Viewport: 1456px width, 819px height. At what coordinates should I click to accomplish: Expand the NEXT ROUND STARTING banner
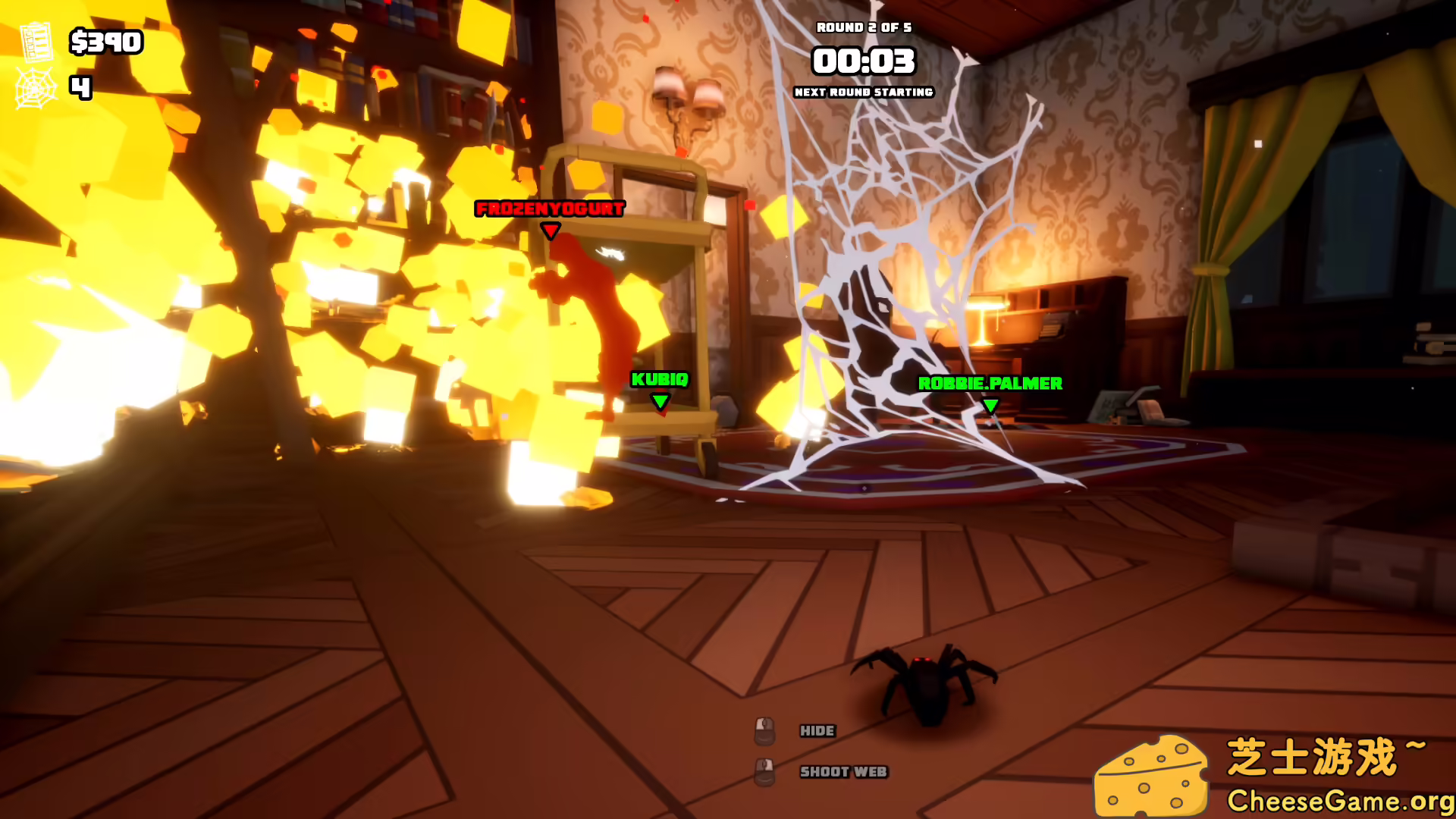[x=864, y=93]
